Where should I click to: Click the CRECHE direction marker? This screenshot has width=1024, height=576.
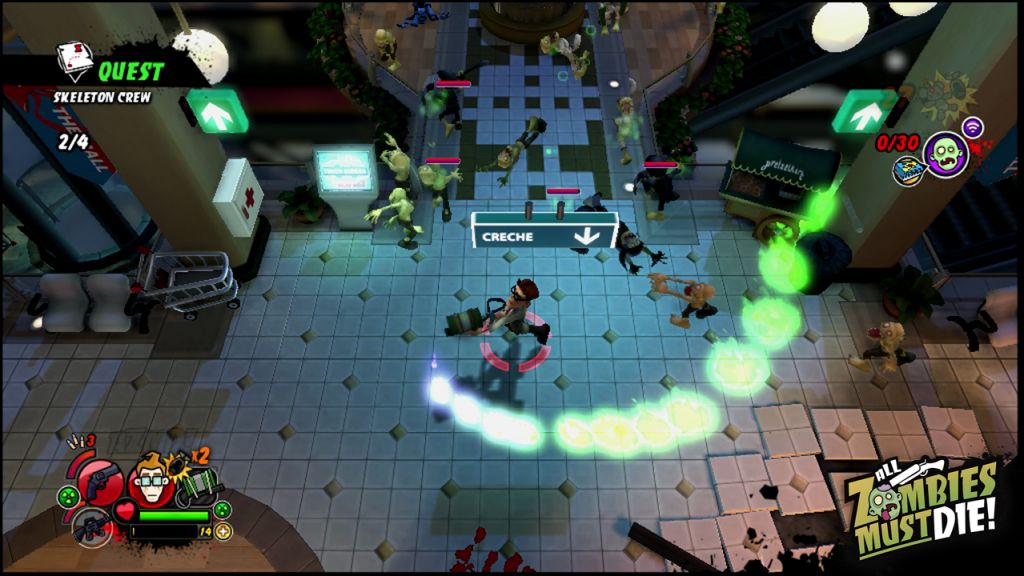[544, 236]
